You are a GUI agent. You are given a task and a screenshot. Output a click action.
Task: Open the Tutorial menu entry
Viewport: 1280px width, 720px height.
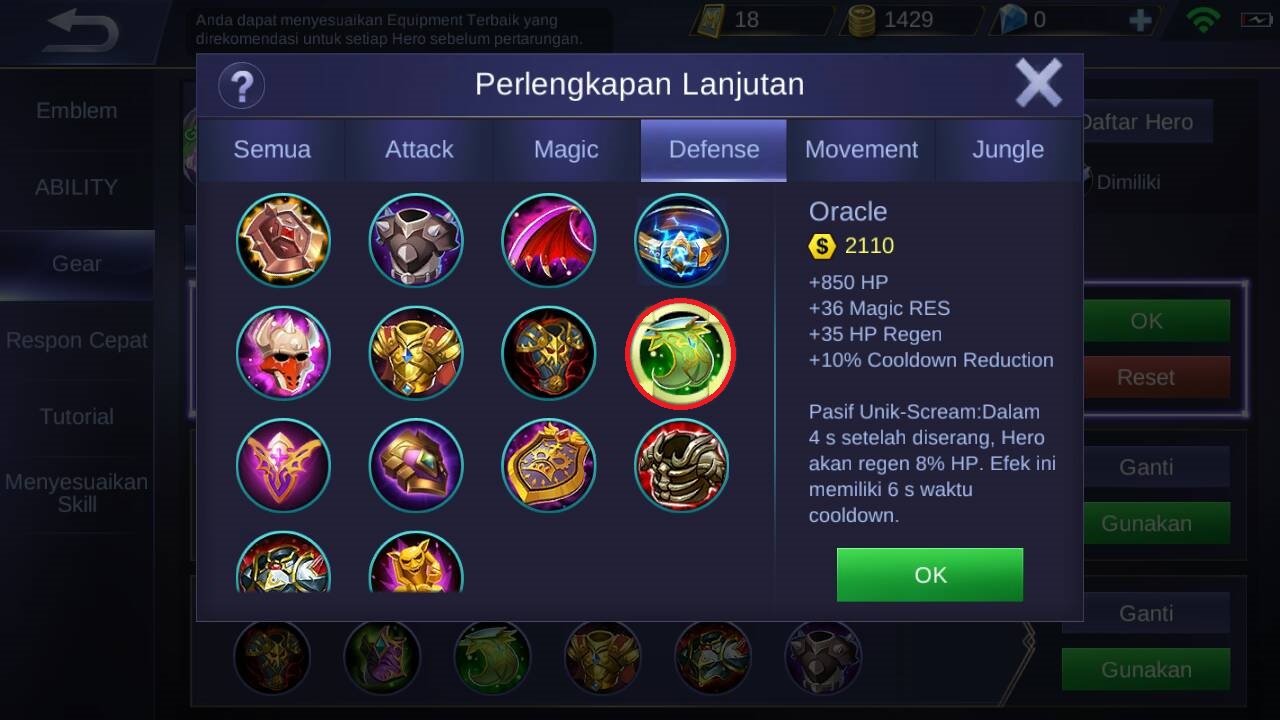pyautogui.click(x=77, y=416)
